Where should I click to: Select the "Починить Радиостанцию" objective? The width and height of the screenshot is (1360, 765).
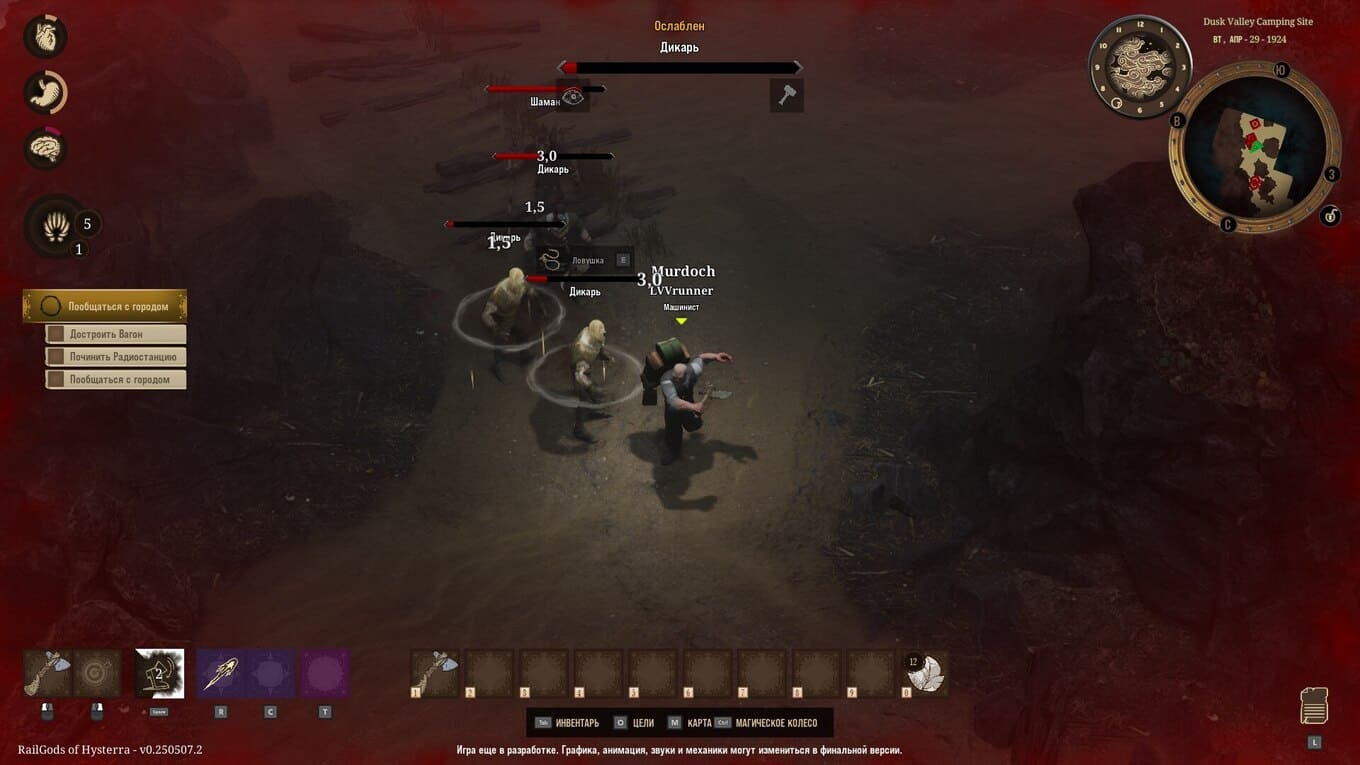(x=115, y=357)
